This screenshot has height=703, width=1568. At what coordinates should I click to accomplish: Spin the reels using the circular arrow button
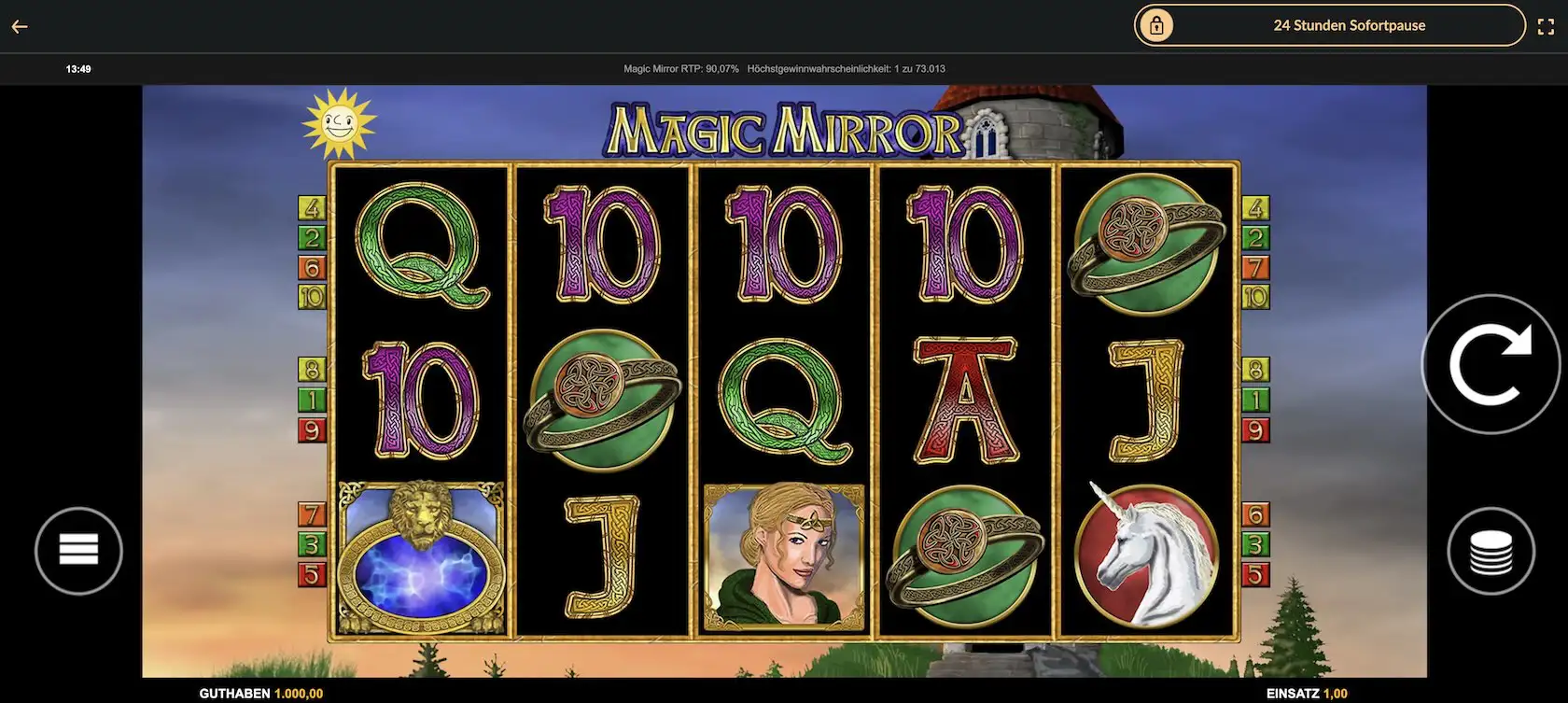coord(1491,364)
